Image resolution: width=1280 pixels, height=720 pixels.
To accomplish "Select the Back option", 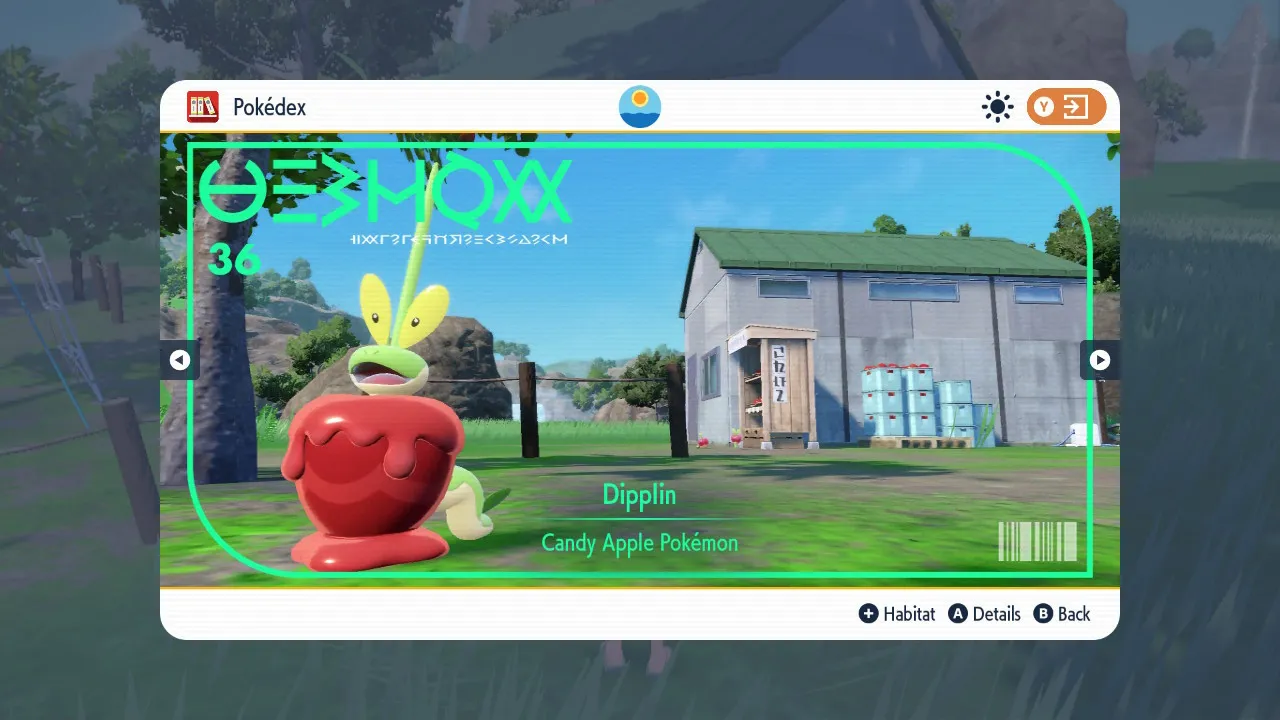I will (1073, 613).
